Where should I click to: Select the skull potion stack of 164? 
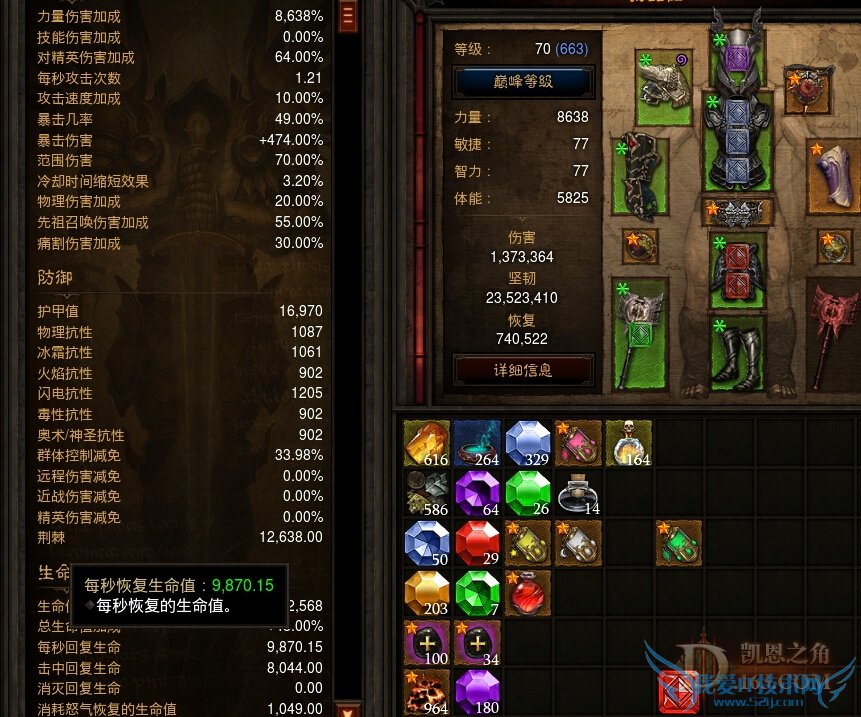tap(629, 443)
